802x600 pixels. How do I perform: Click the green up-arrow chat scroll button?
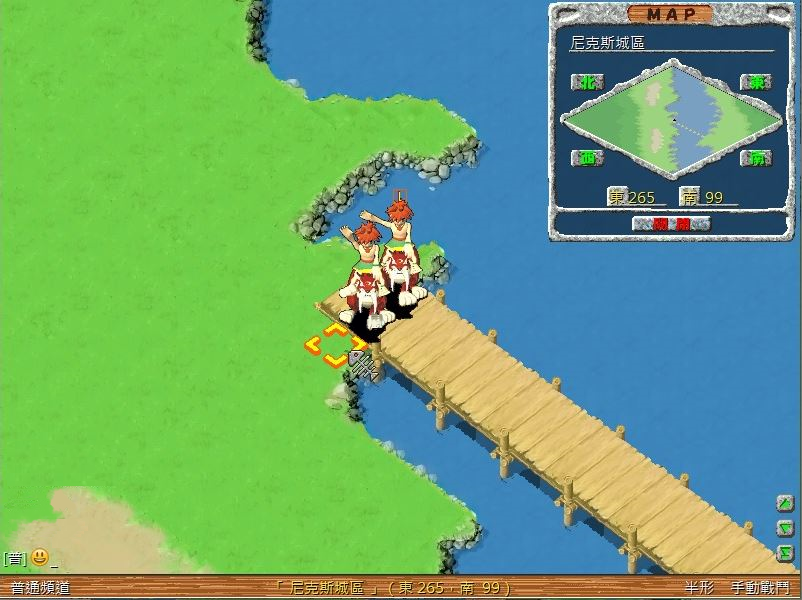pyautogui.click(x=786, y=504)
